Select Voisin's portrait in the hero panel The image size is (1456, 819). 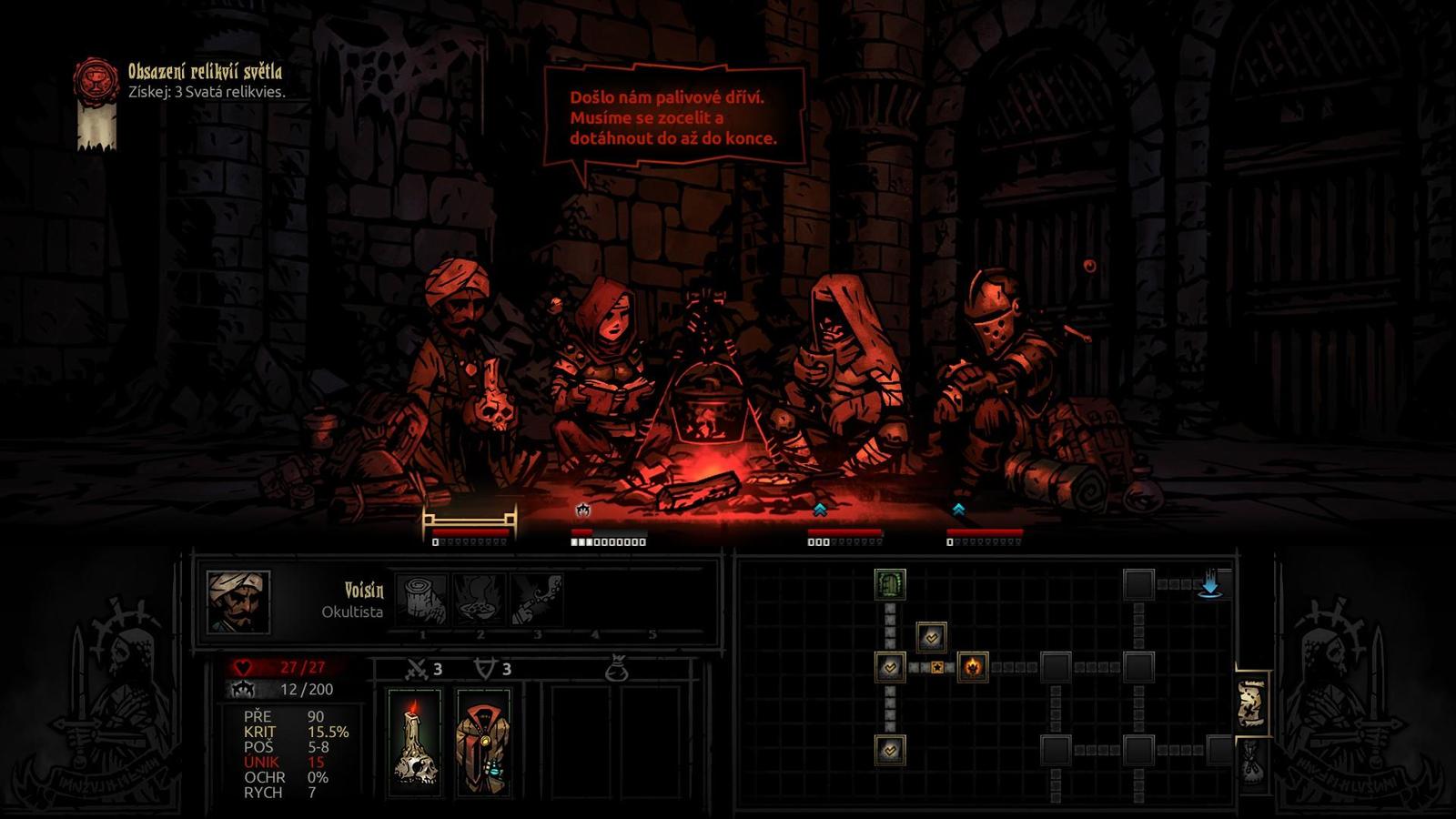point(238,602)
